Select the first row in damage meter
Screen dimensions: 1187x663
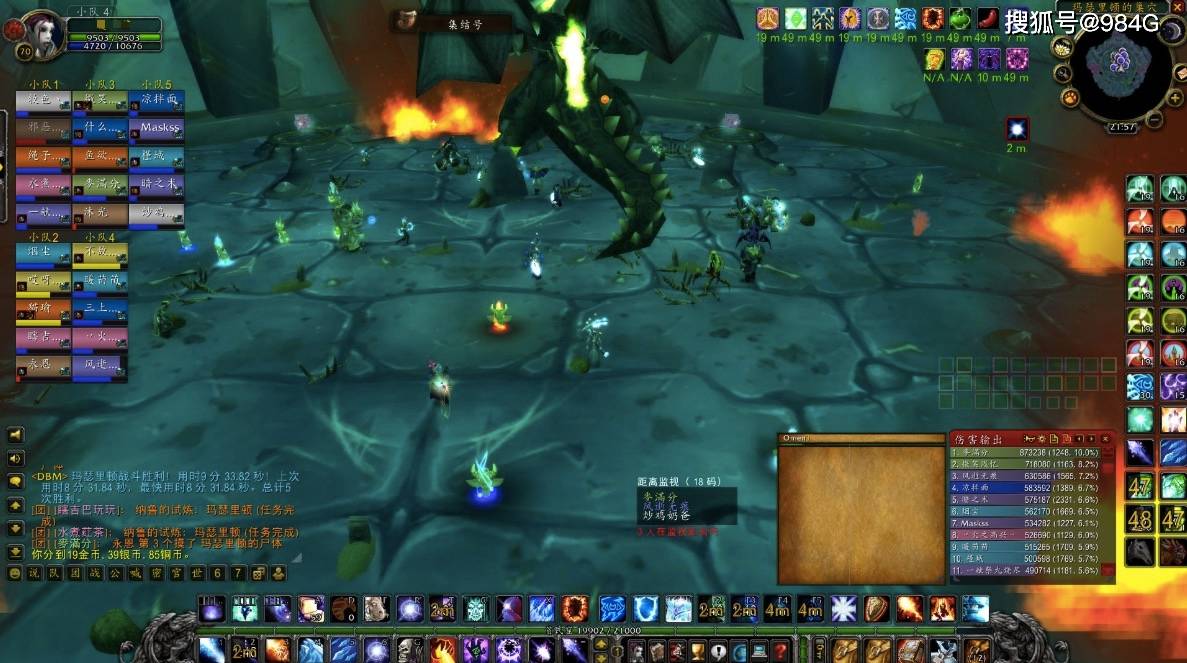(x=1030, y=452)
